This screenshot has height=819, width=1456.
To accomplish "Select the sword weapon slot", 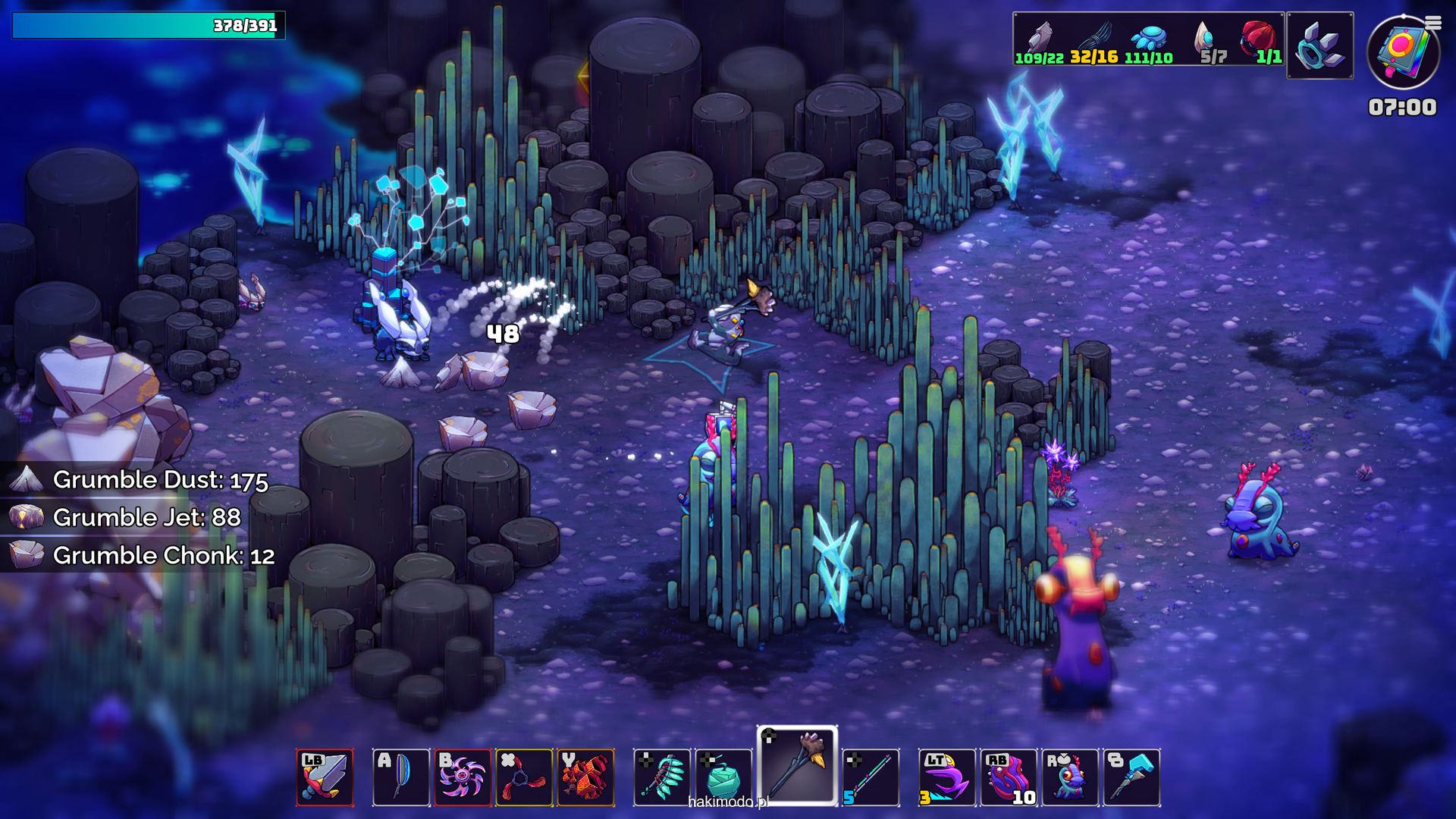I will tap(325, 777).
